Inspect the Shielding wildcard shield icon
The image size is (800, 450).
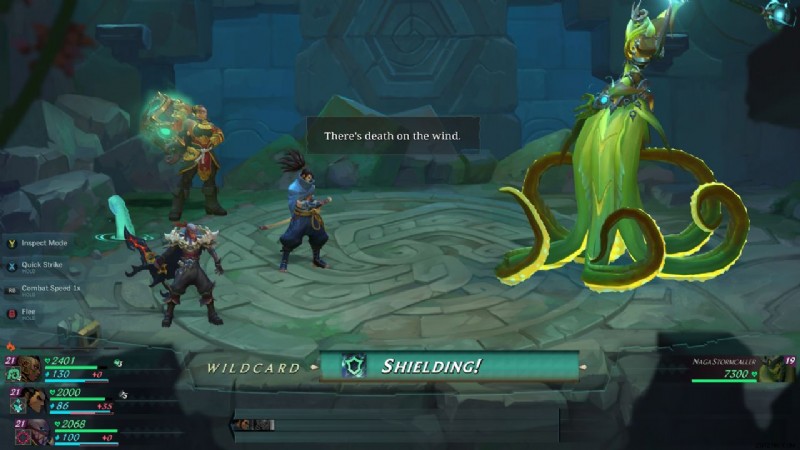[x=353, y=366]
